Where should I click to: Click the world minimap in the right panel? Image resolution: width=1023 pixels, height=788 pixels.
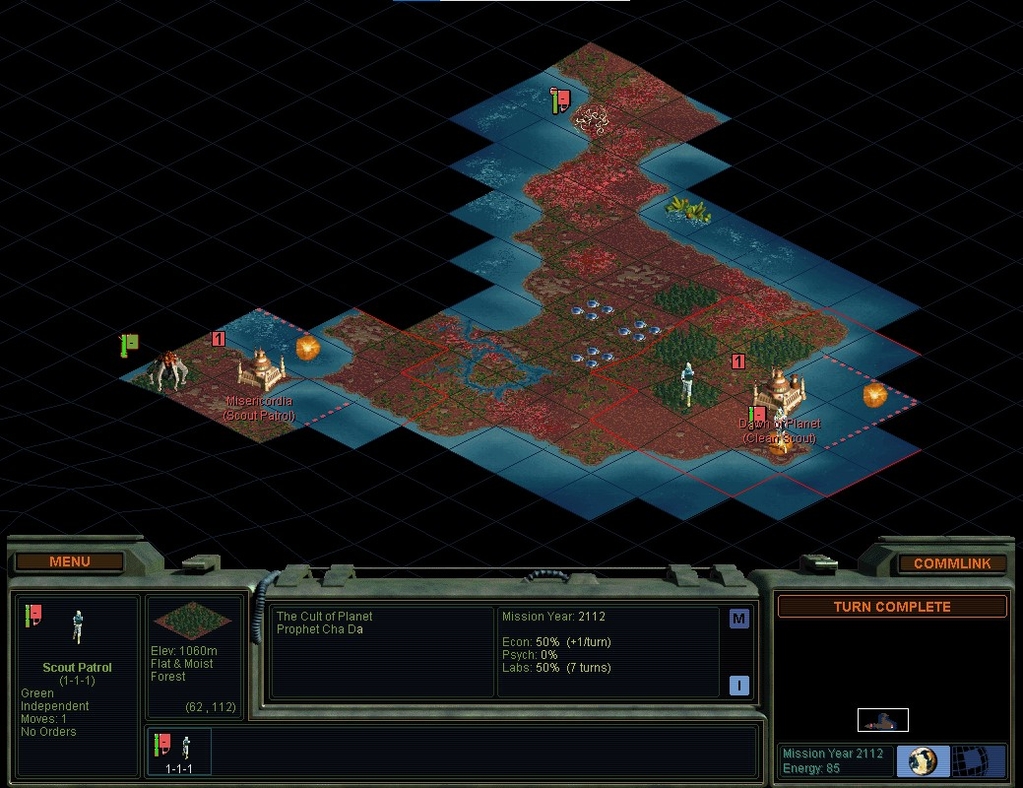point(883,720)
